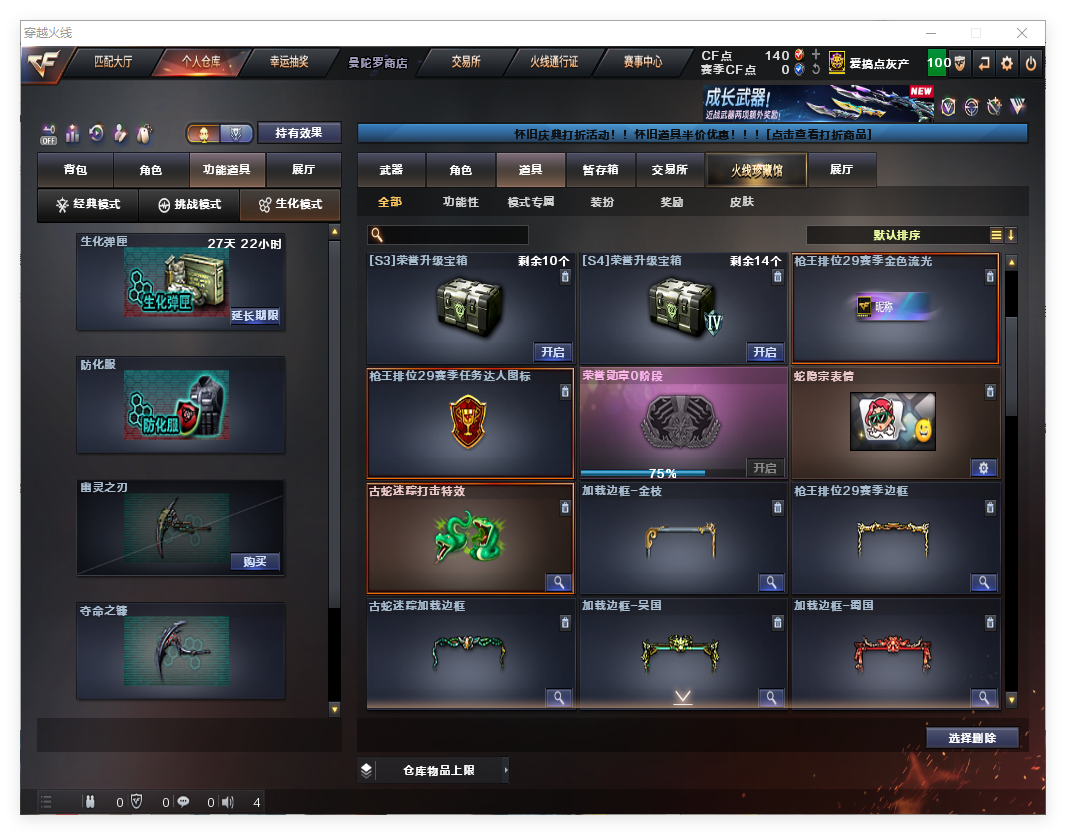Extend 生化弹匣 with 延长期限
This screenshot has height=835, width=1066.
pyautogui.click(x=255, y=316)
